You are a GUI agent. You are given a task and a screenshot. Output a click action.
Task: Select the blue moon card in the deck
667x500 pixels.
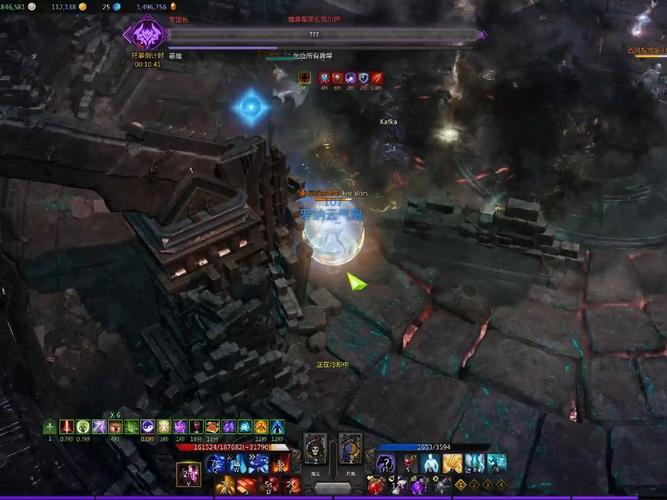(350, 452)
